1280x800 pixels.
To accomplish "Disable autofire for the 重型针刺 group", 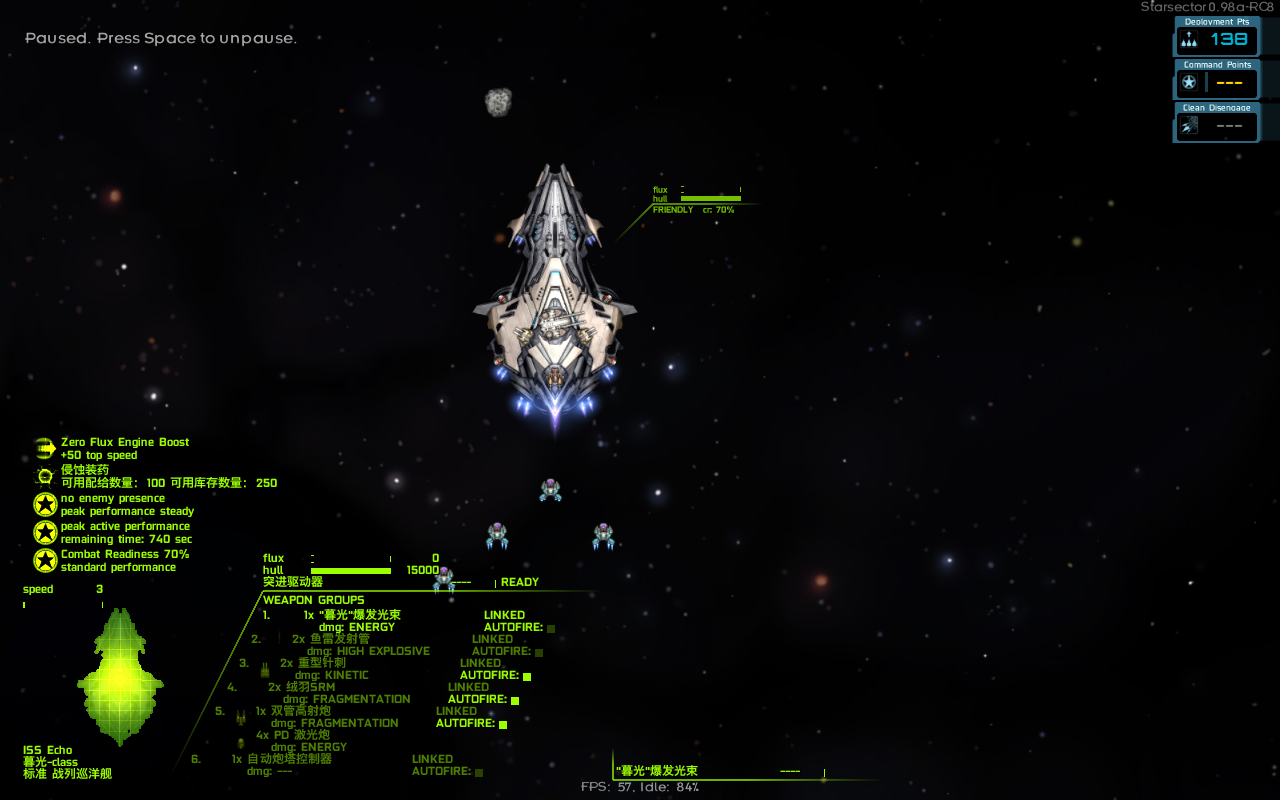I will click(528, 675).
